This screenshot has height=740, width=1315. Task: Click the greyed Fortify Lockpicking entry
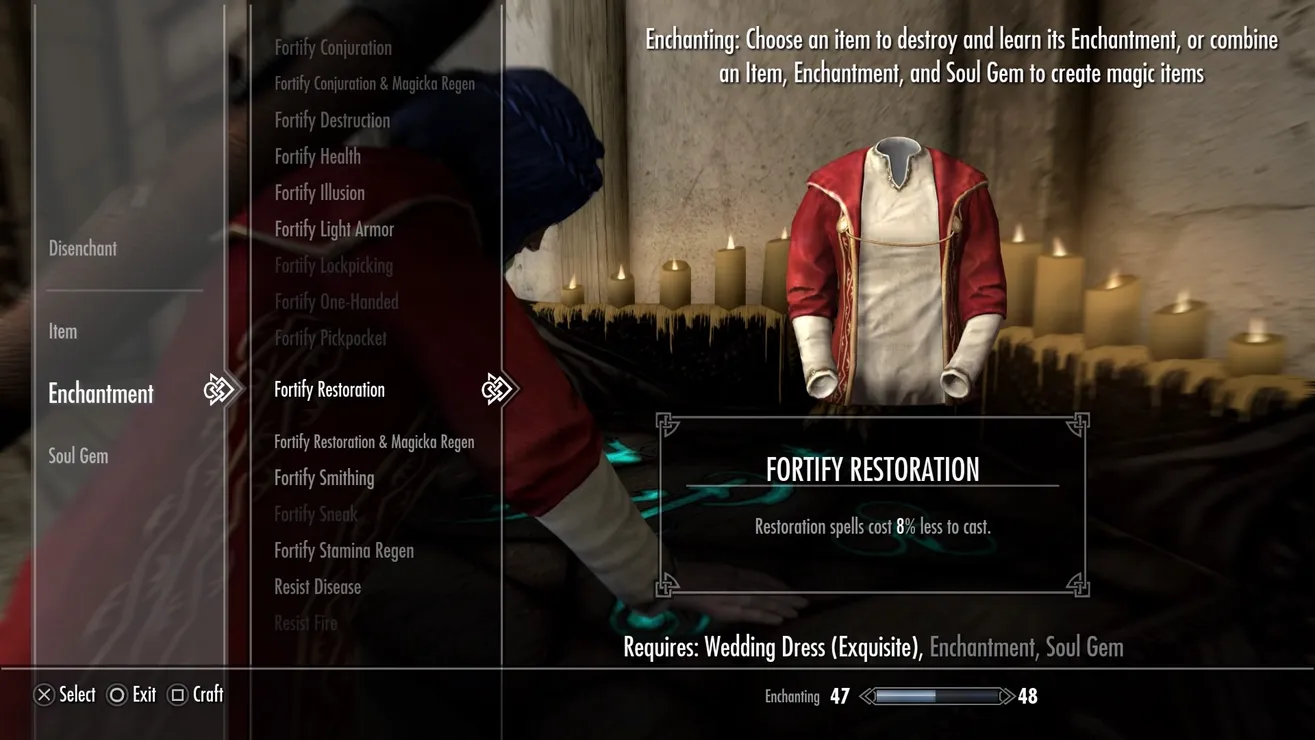click(x=333, y=265)
